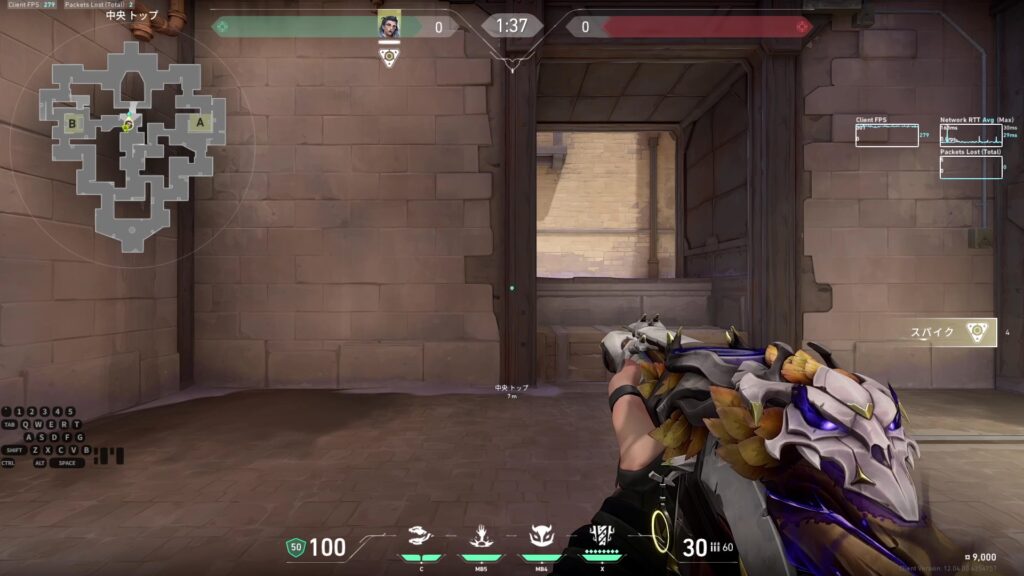Click the spike icon under the agent portrait
The image size is (1024, 576).
389,58
